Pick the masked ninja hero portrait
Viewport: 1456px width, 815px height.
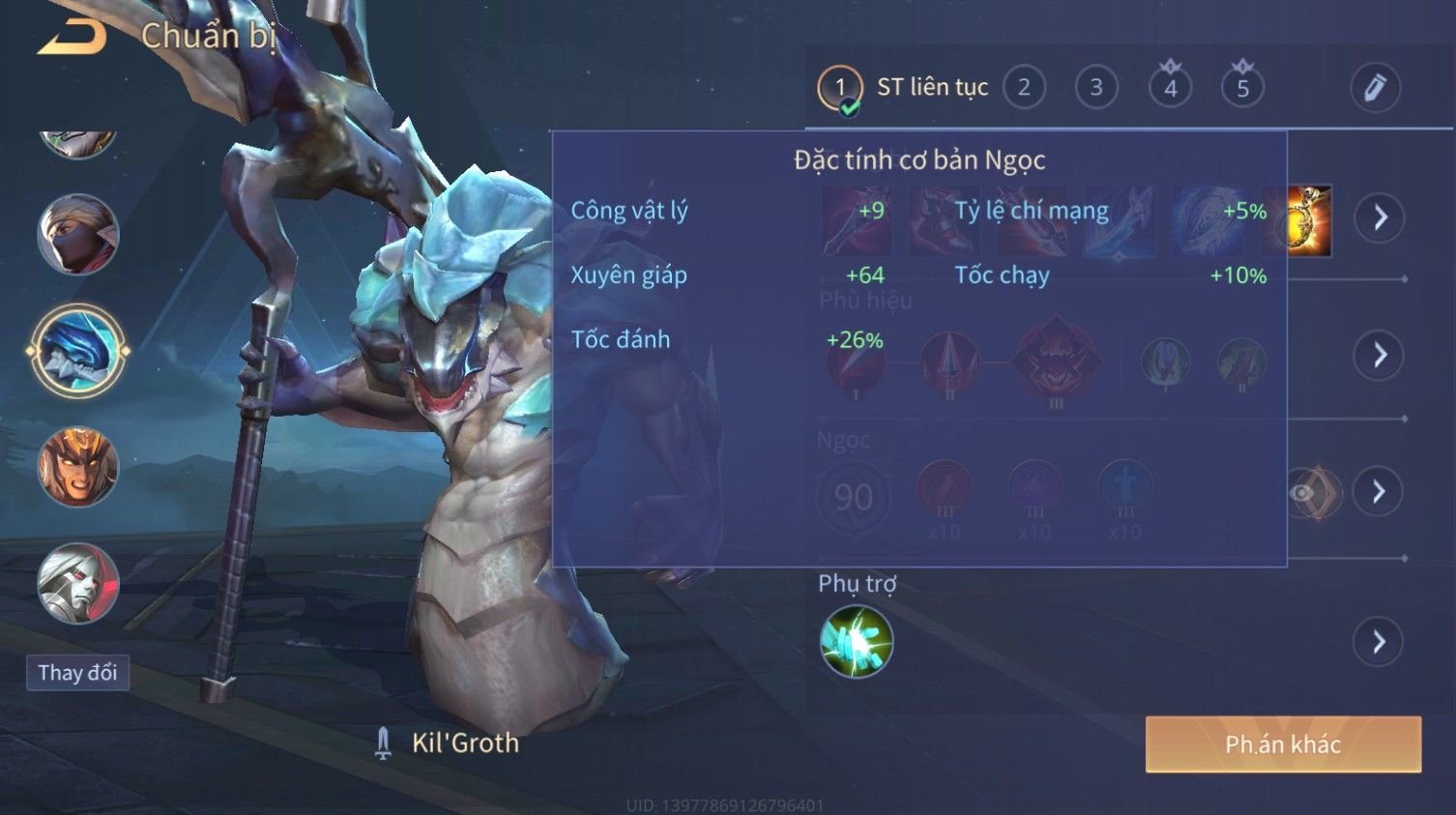tap(77, 235)
